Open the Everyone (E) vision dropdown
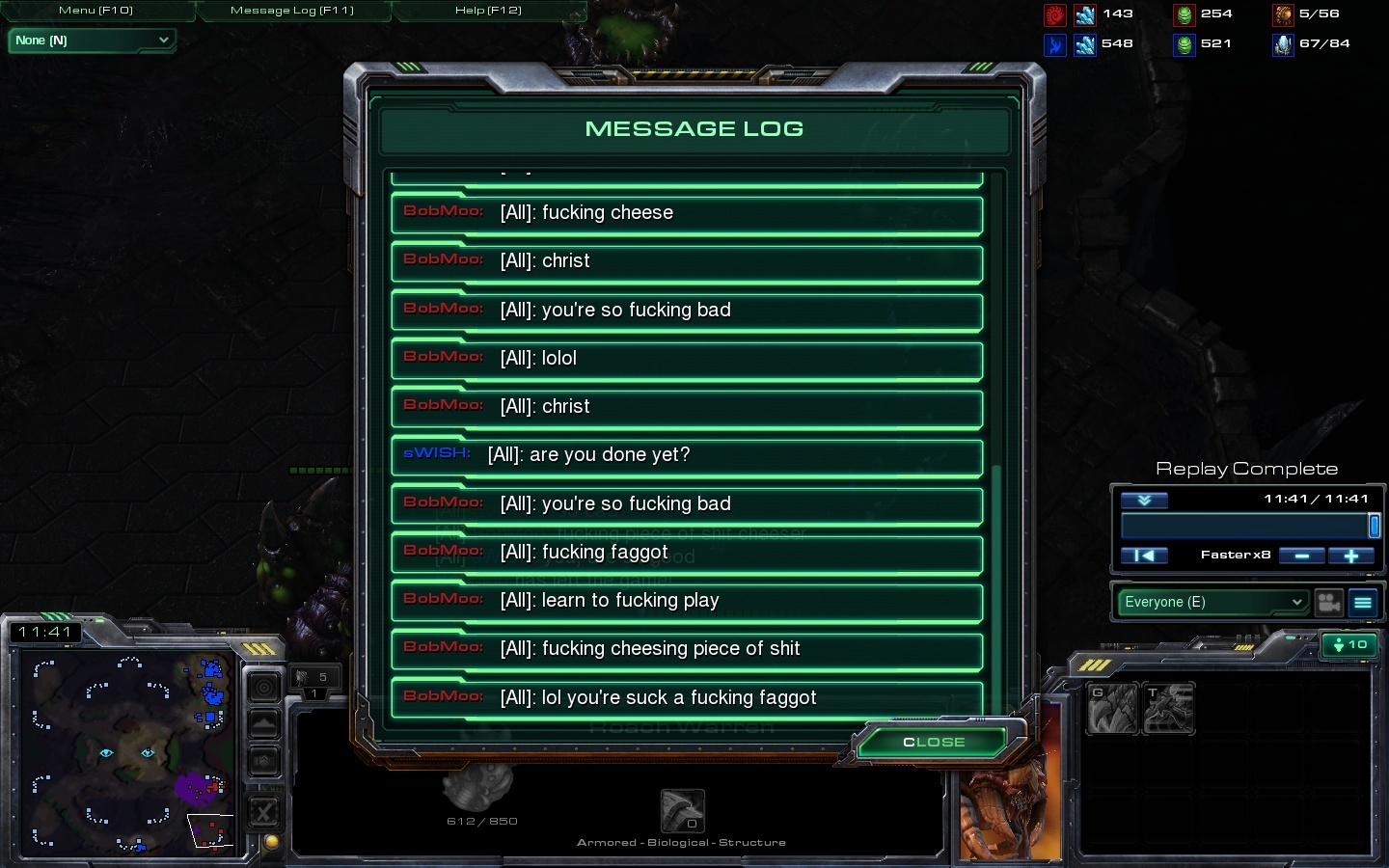 [x=1212, y=602]
